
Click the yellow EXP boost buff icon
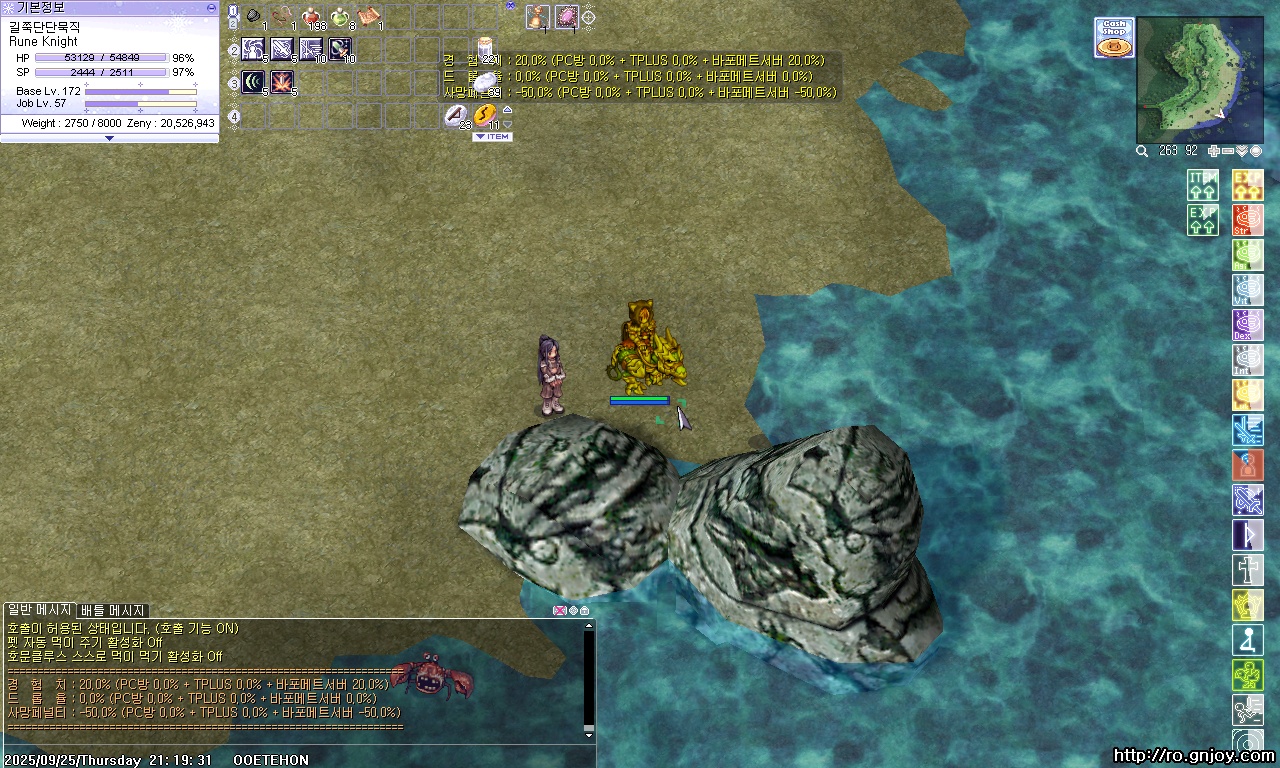tap(1248, 185)
